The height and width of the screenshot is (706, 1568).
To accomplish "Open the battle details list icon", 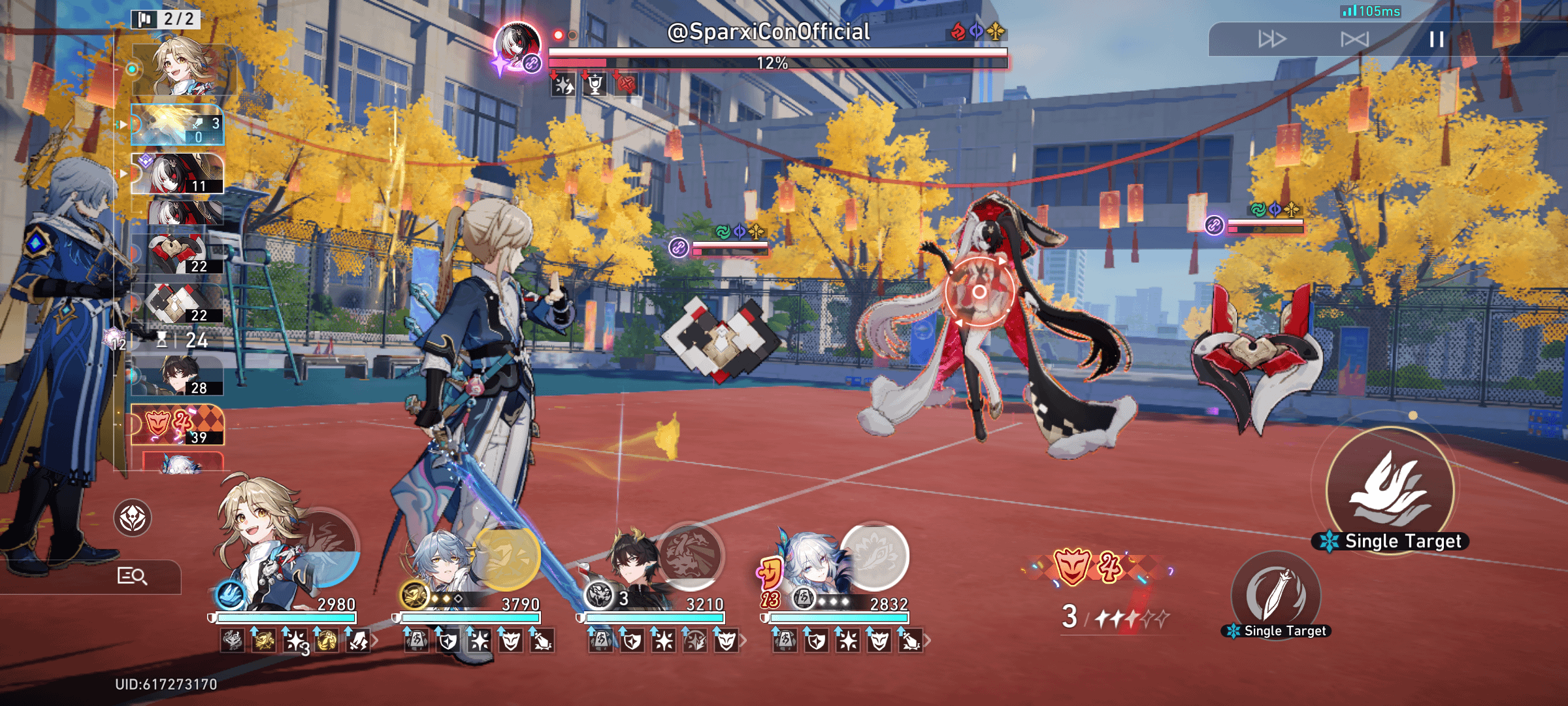I will click(133, 576).
